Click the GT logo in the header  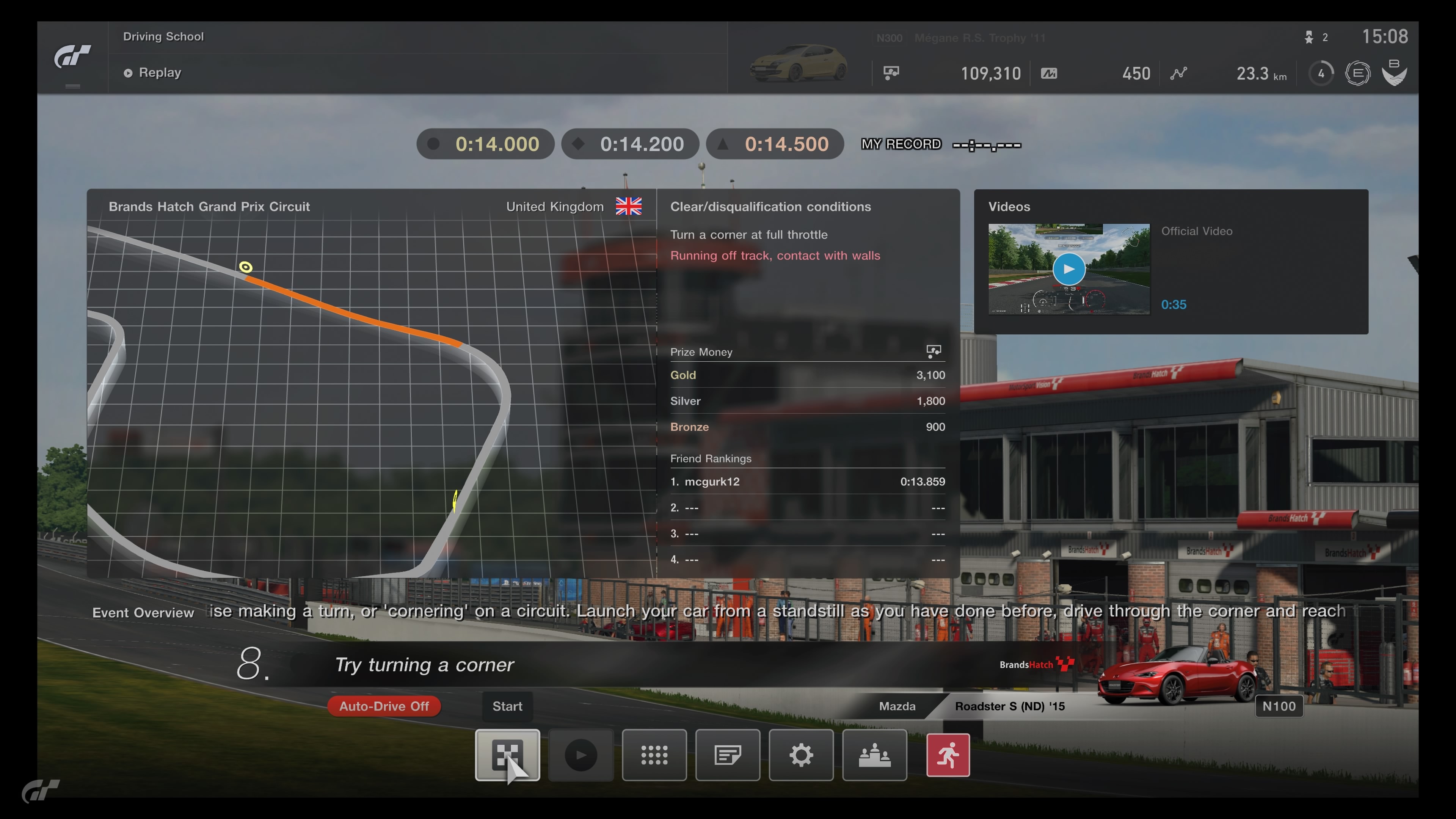72,57
